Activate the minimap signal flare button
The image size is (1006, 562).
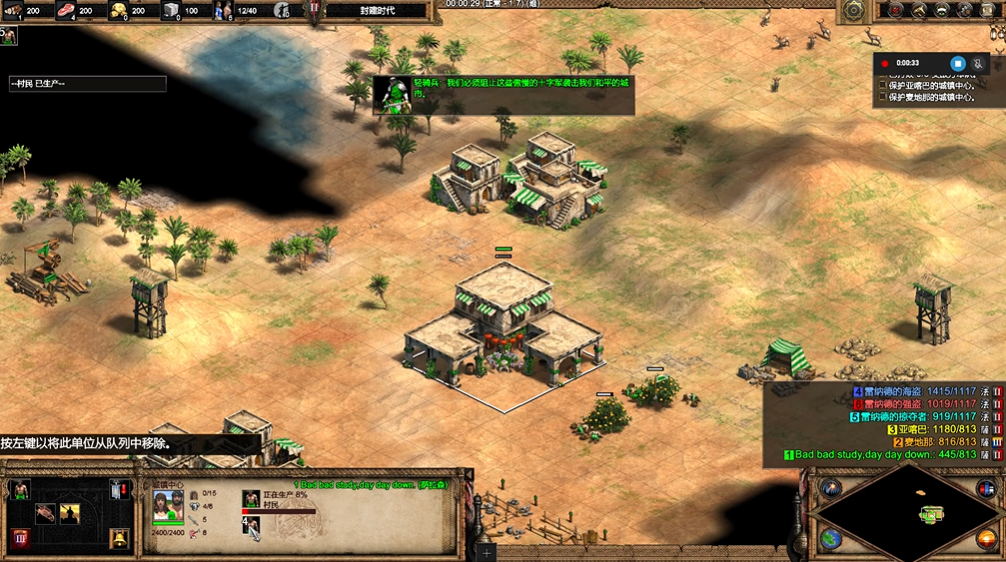[830, 489]
